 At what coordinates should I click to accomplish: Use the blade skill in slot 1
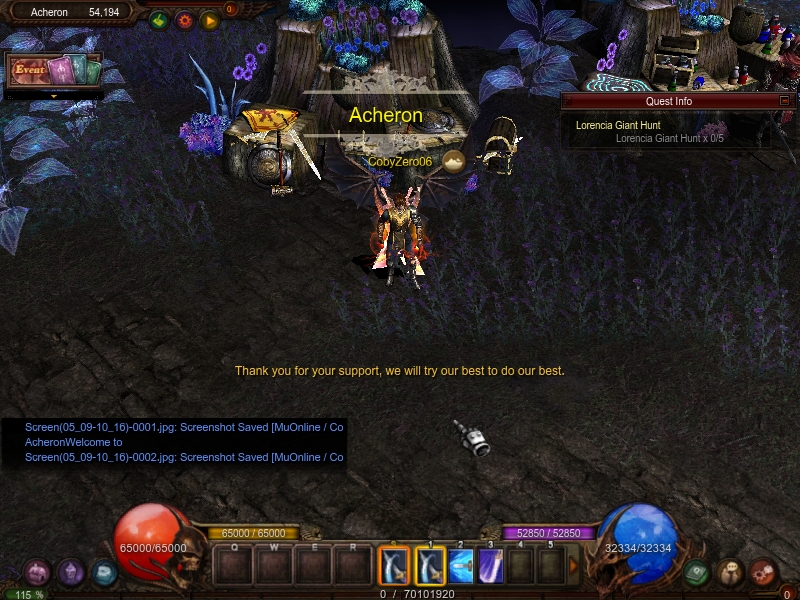[430, 567]
